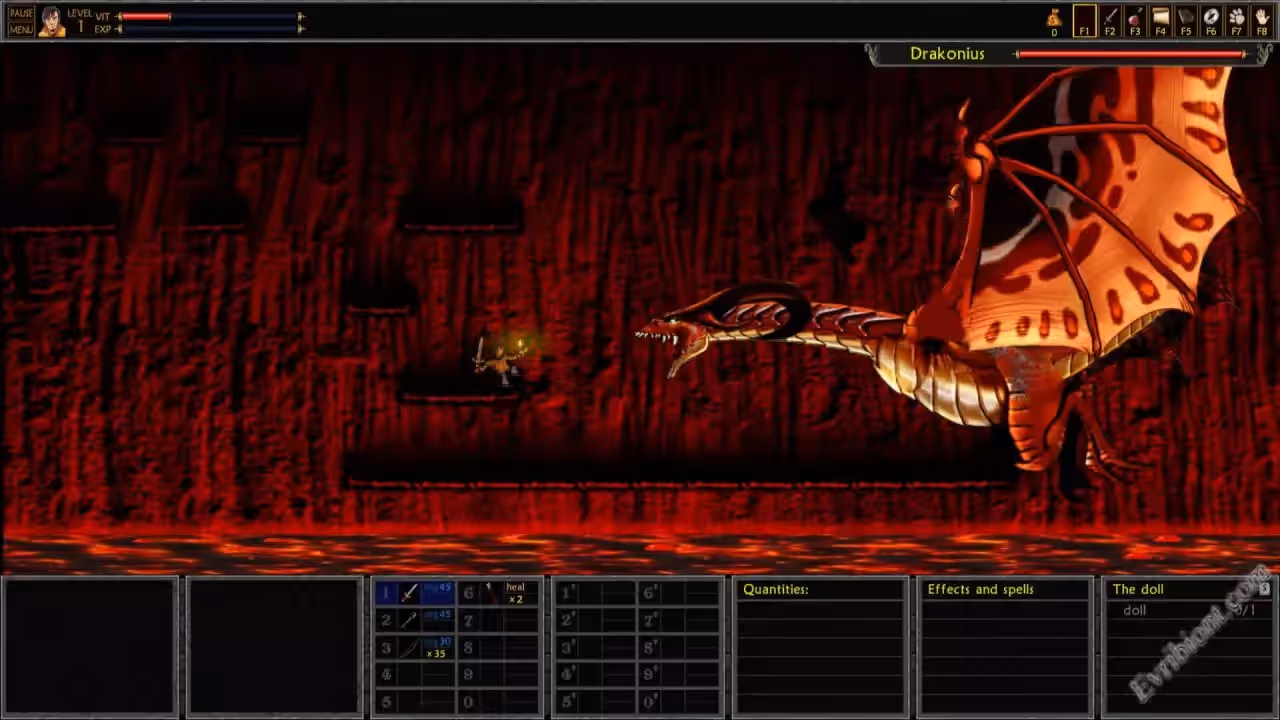Open the F8 hand panel
Viewport: 1280px width, 720px height.
1262,20
